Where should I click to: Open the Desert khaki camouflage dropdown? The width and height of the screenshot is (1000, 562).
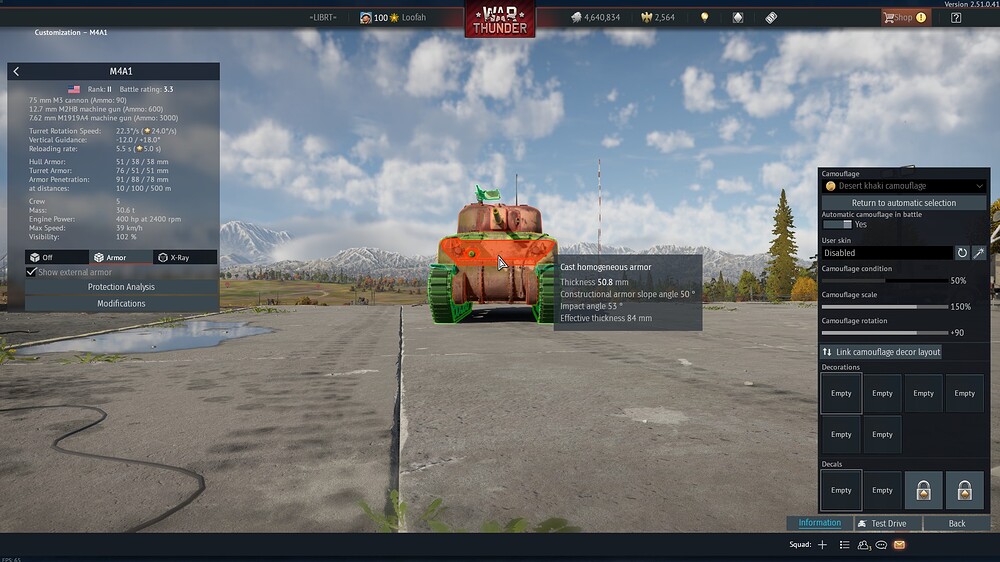904,186
